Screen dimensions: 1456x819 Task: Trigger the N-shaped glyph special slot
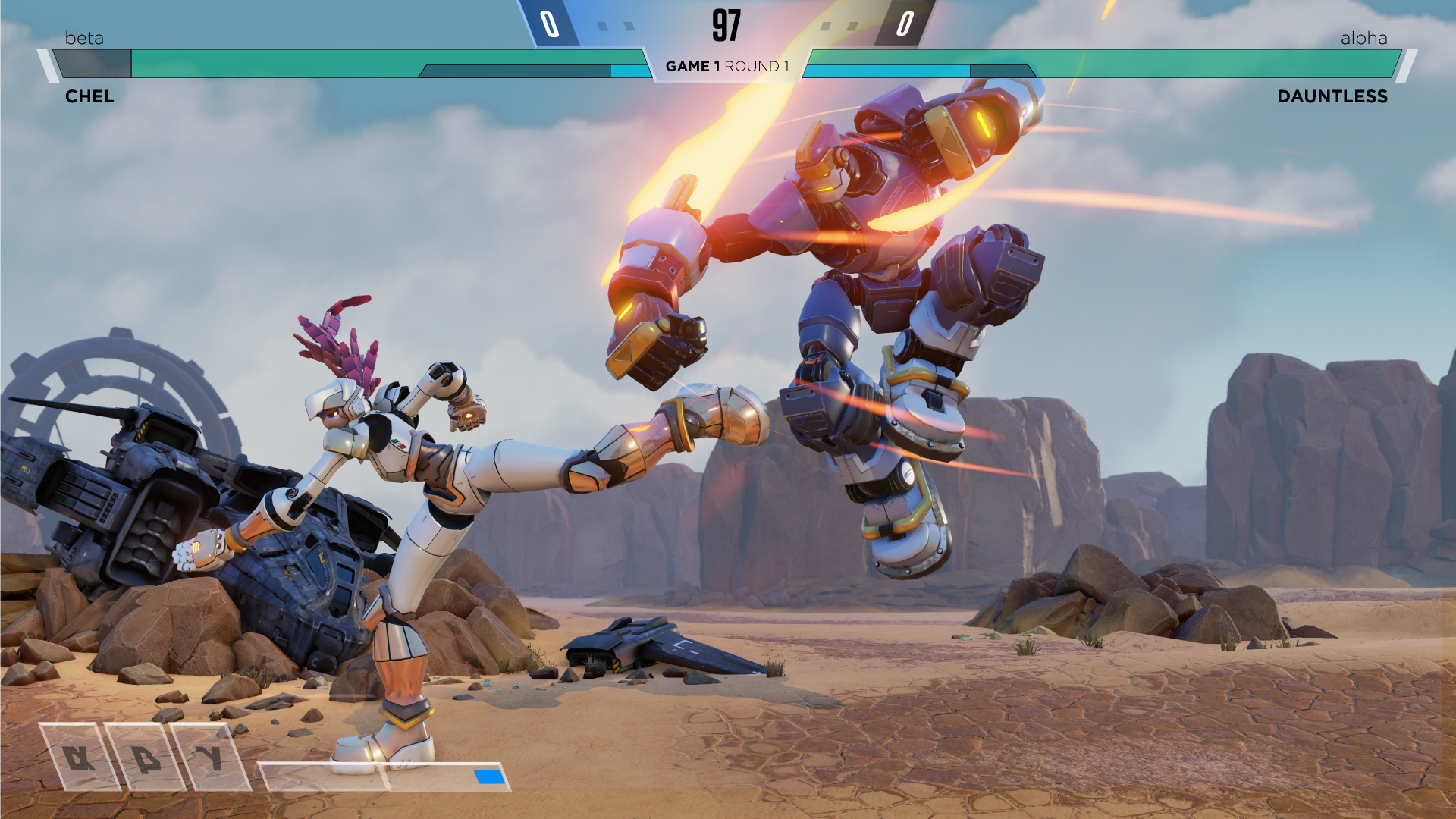pos(79,757)
